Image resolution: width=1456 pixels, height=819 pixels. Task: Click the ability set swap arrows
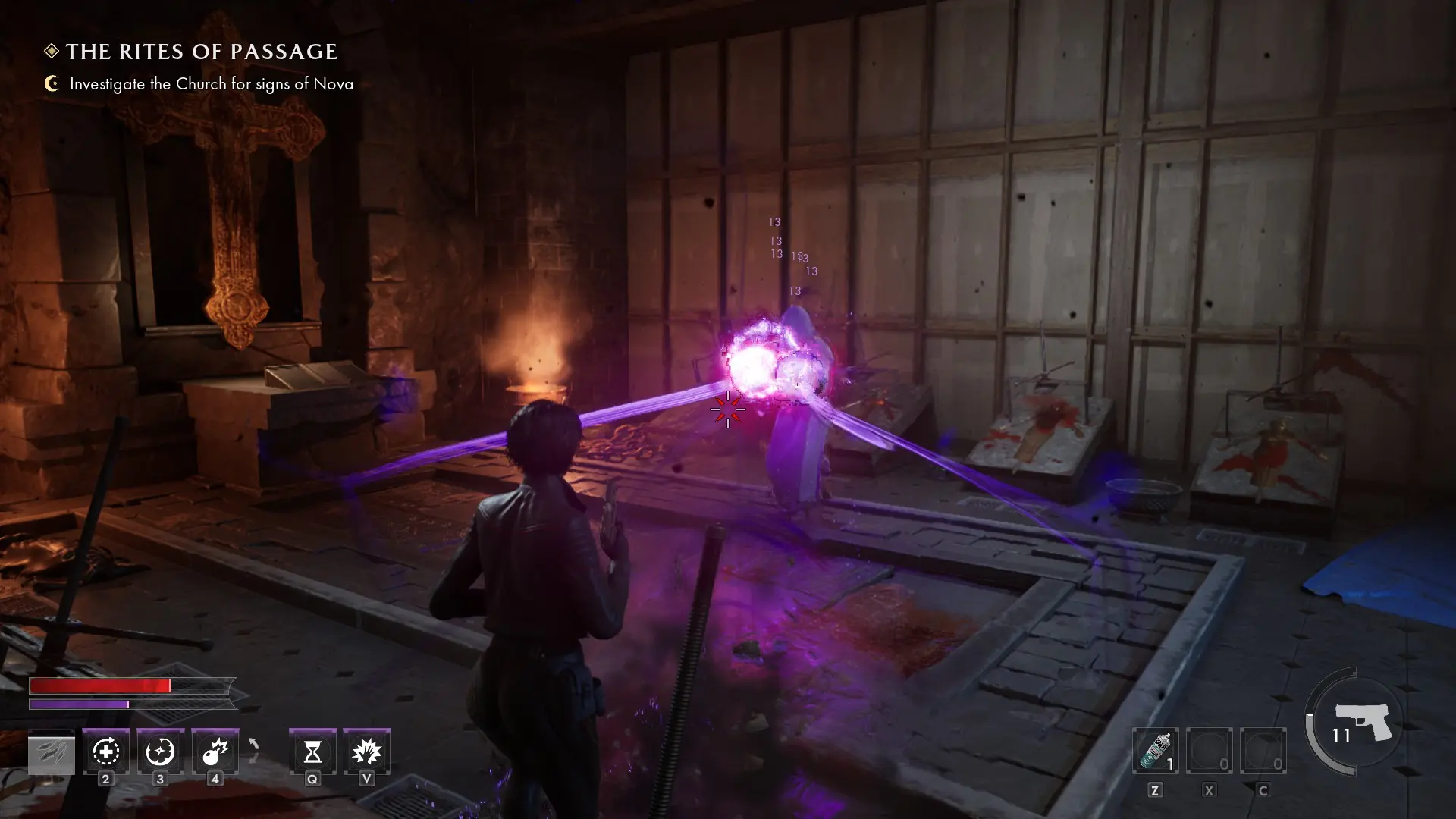tap(254, 751)
